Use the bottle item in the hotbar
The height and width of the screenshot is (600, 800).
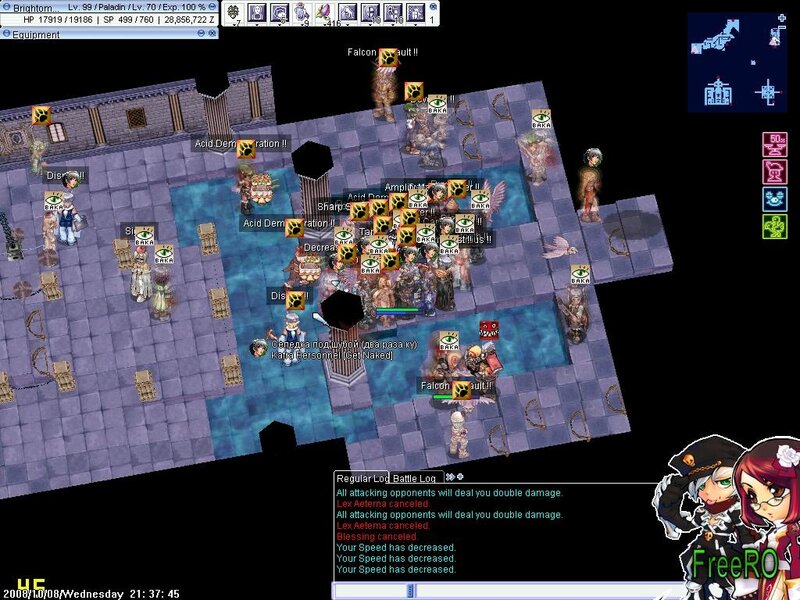point(301,12)
